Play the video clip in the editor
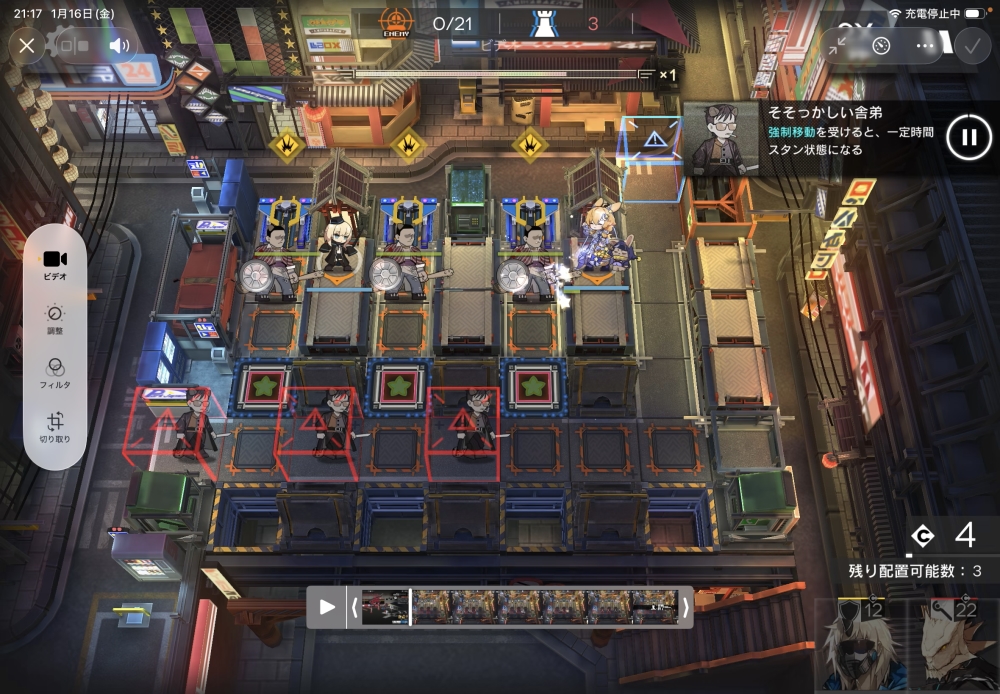 [x=327, y=606]
